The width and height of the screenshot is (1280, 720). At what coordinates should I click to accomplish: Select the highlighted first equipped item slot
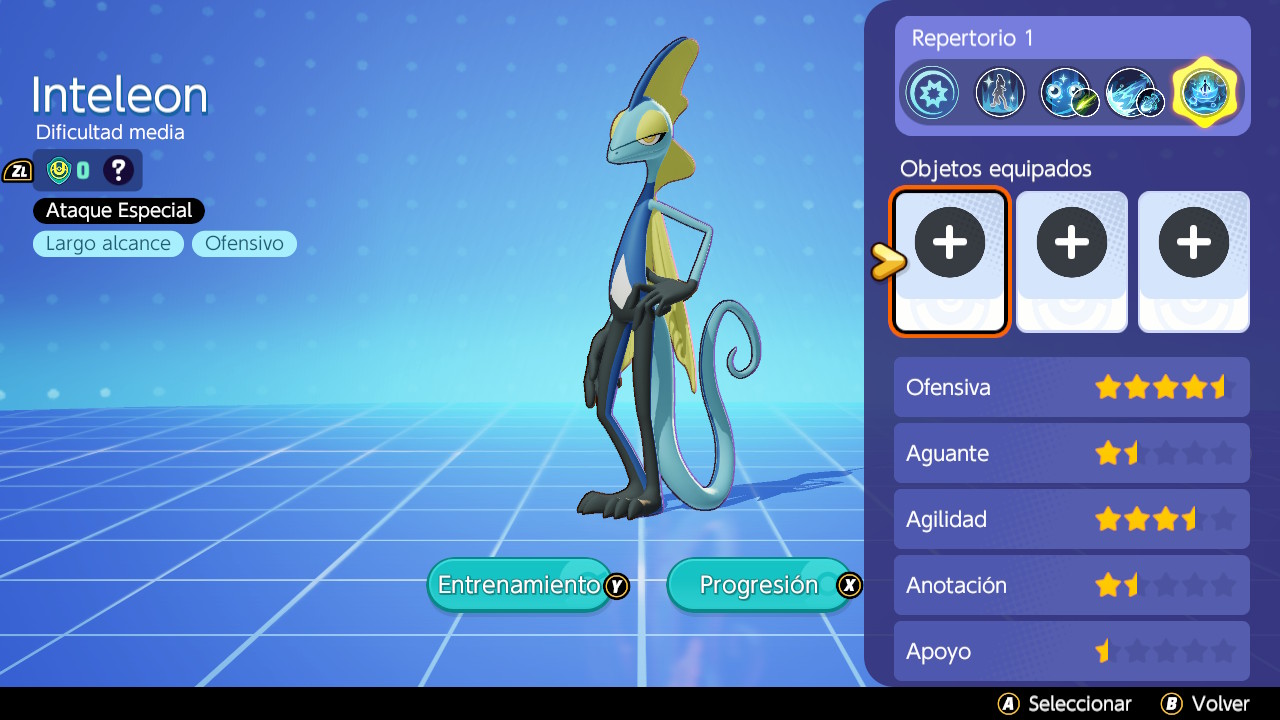pyautogui.click(x=949, y=262)
